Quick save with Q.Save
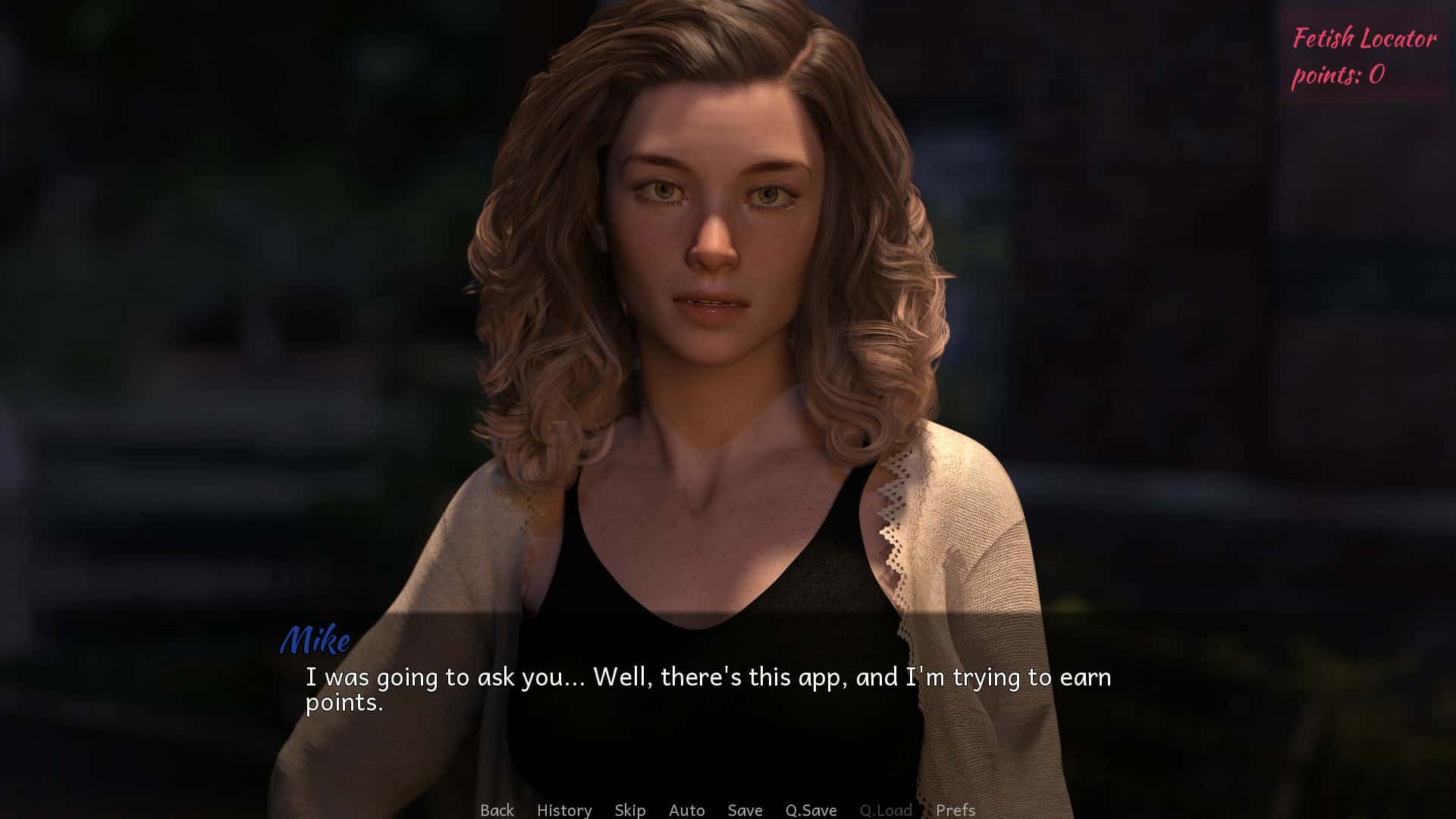The height and width of the screenshot is (819, 1456). click(x=811, y=810)
